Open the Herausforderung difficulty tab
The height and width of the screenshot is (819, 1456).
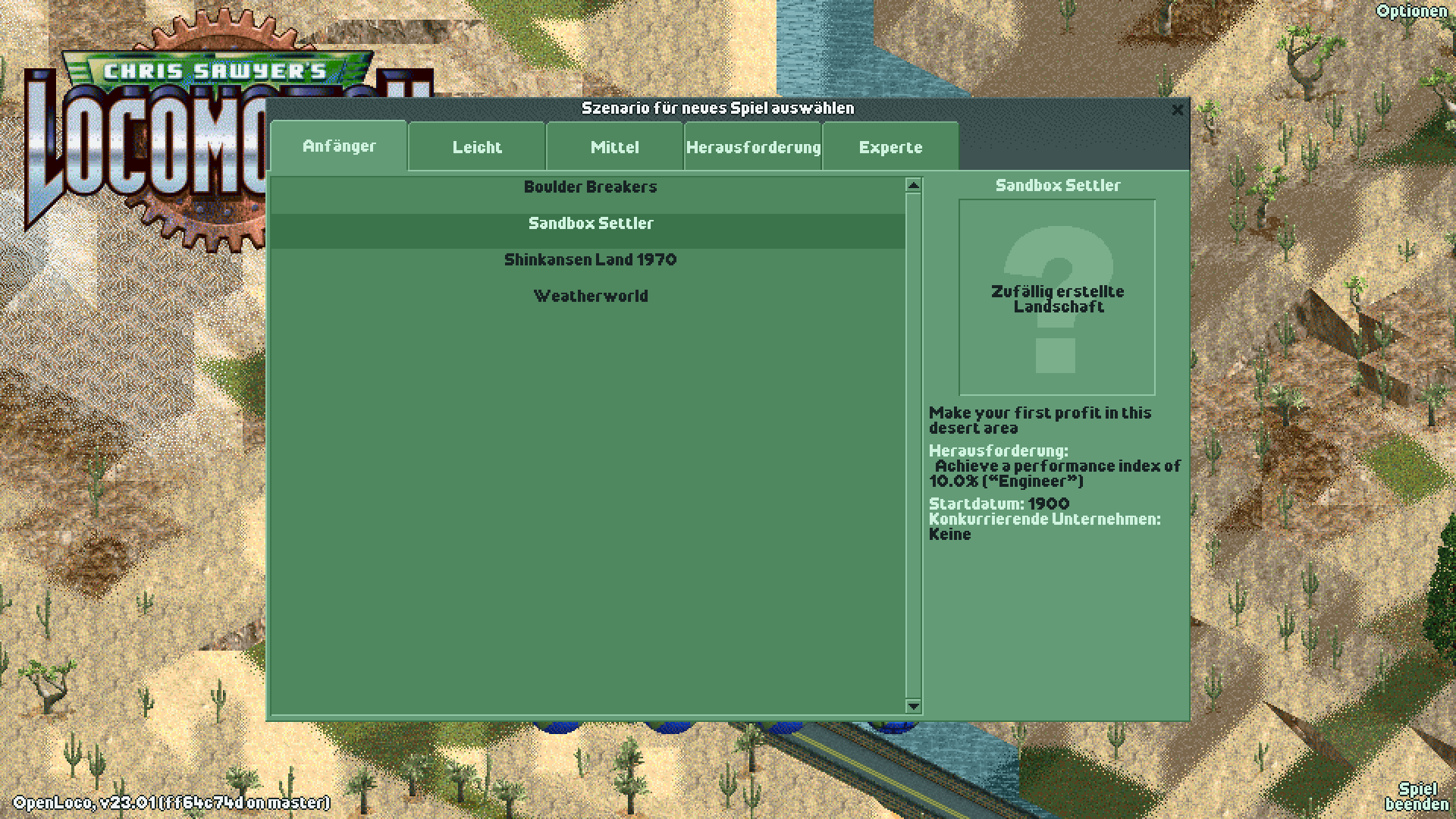(753, 147)
